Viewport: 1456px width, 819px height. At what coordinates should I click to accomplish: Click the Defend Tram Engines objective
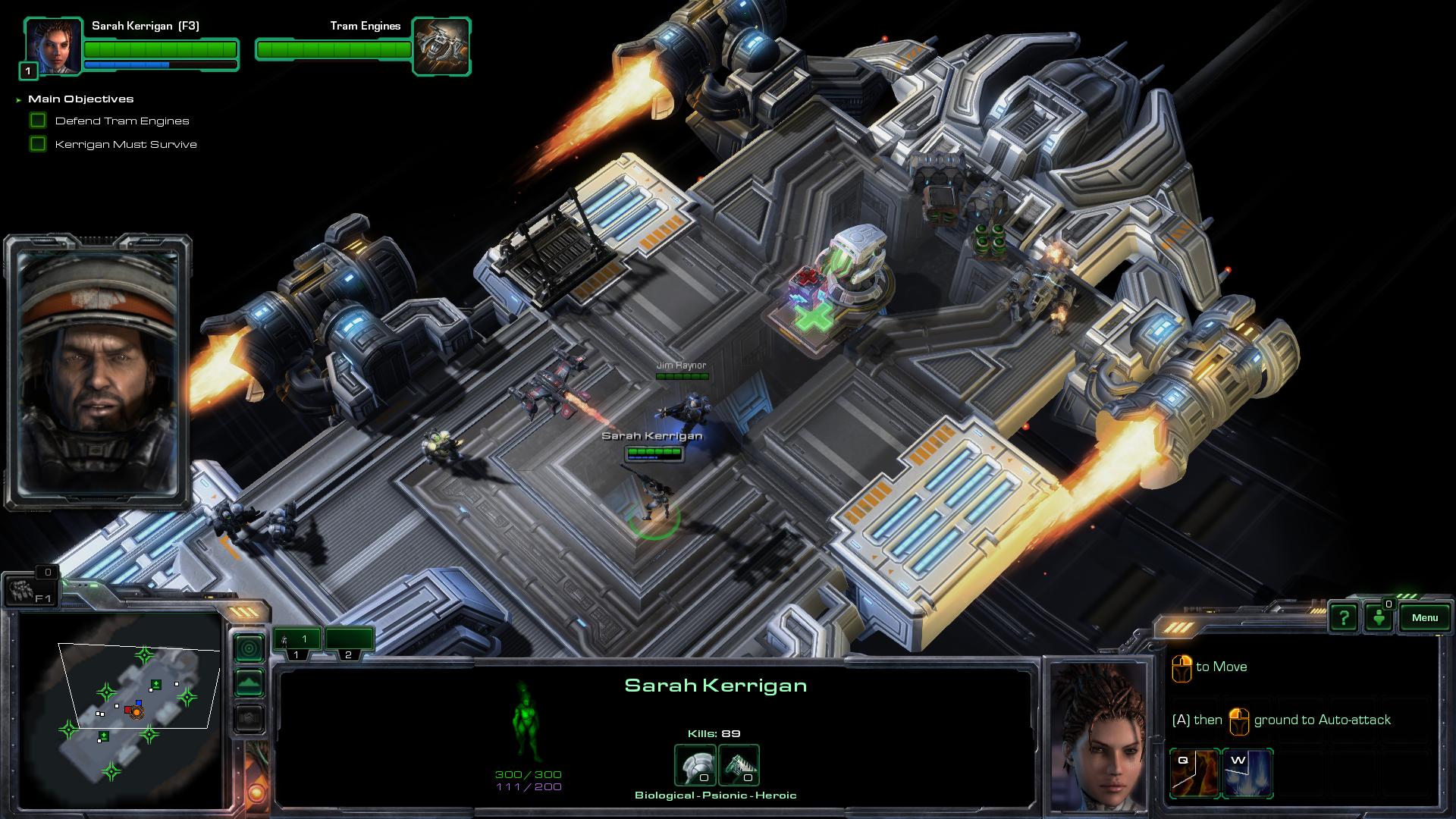click(x=121, y=121)
